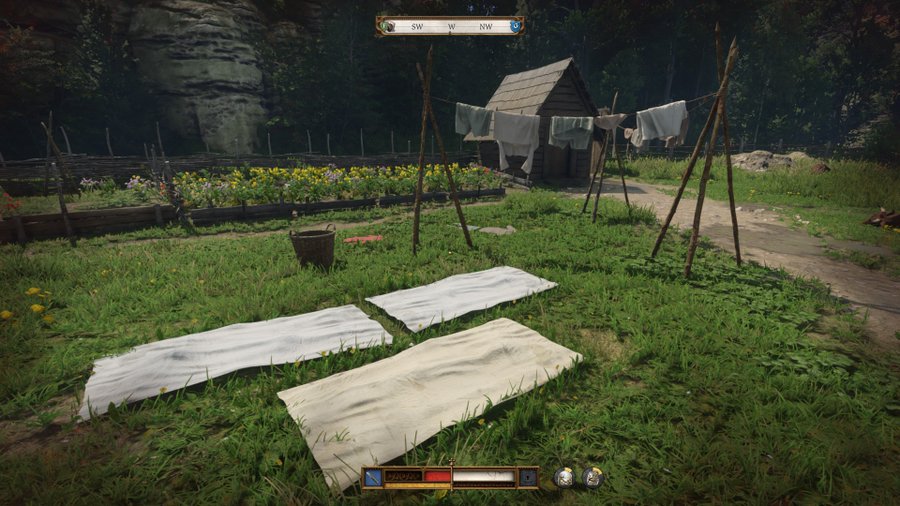
Task: Click the dark keyhole slot on the HUD
Action: pos(528,478)
